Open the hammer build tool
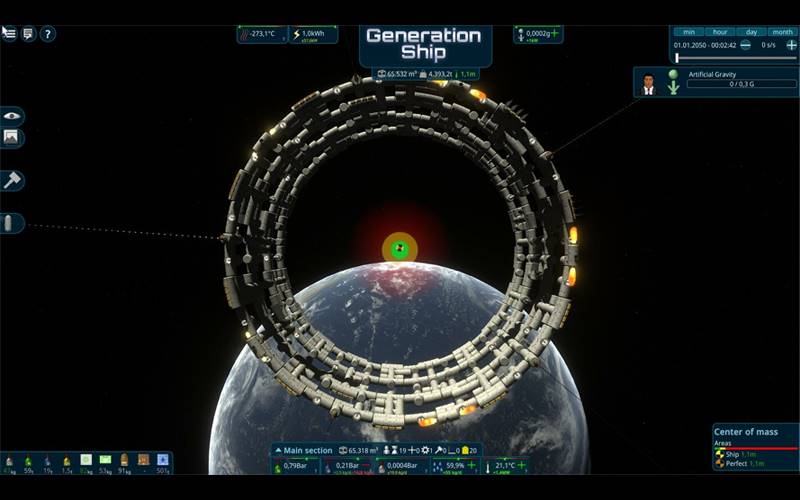 tap(12, 180)
